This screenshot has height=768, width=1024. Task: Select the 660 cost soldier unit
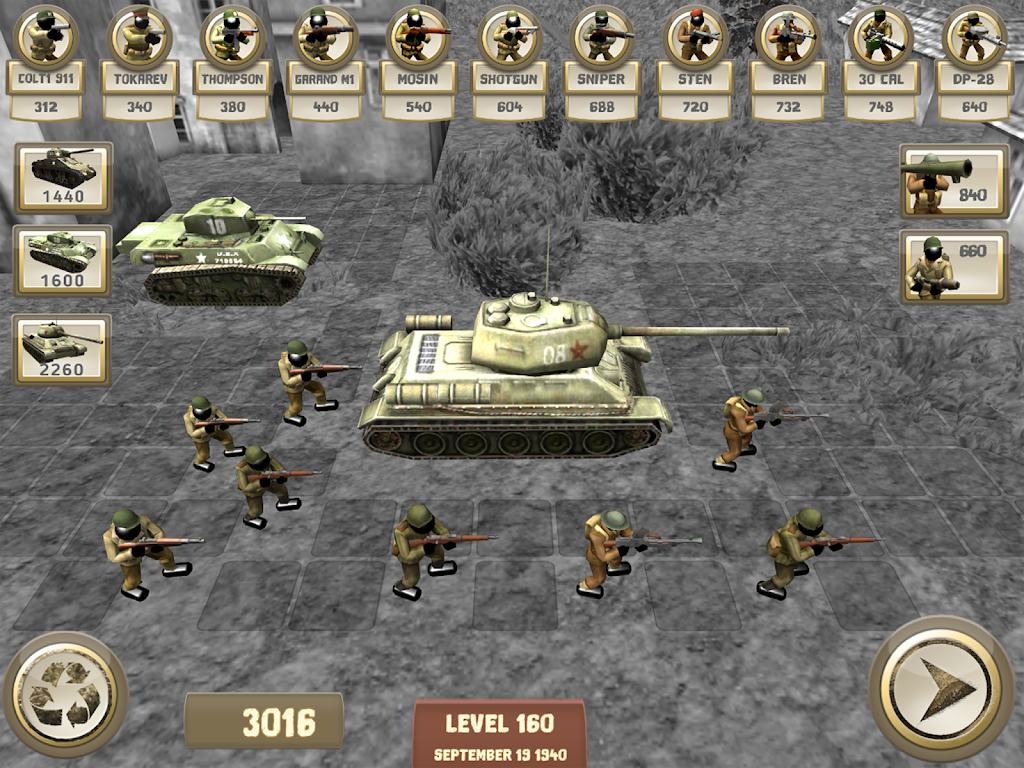pos(954,266)
